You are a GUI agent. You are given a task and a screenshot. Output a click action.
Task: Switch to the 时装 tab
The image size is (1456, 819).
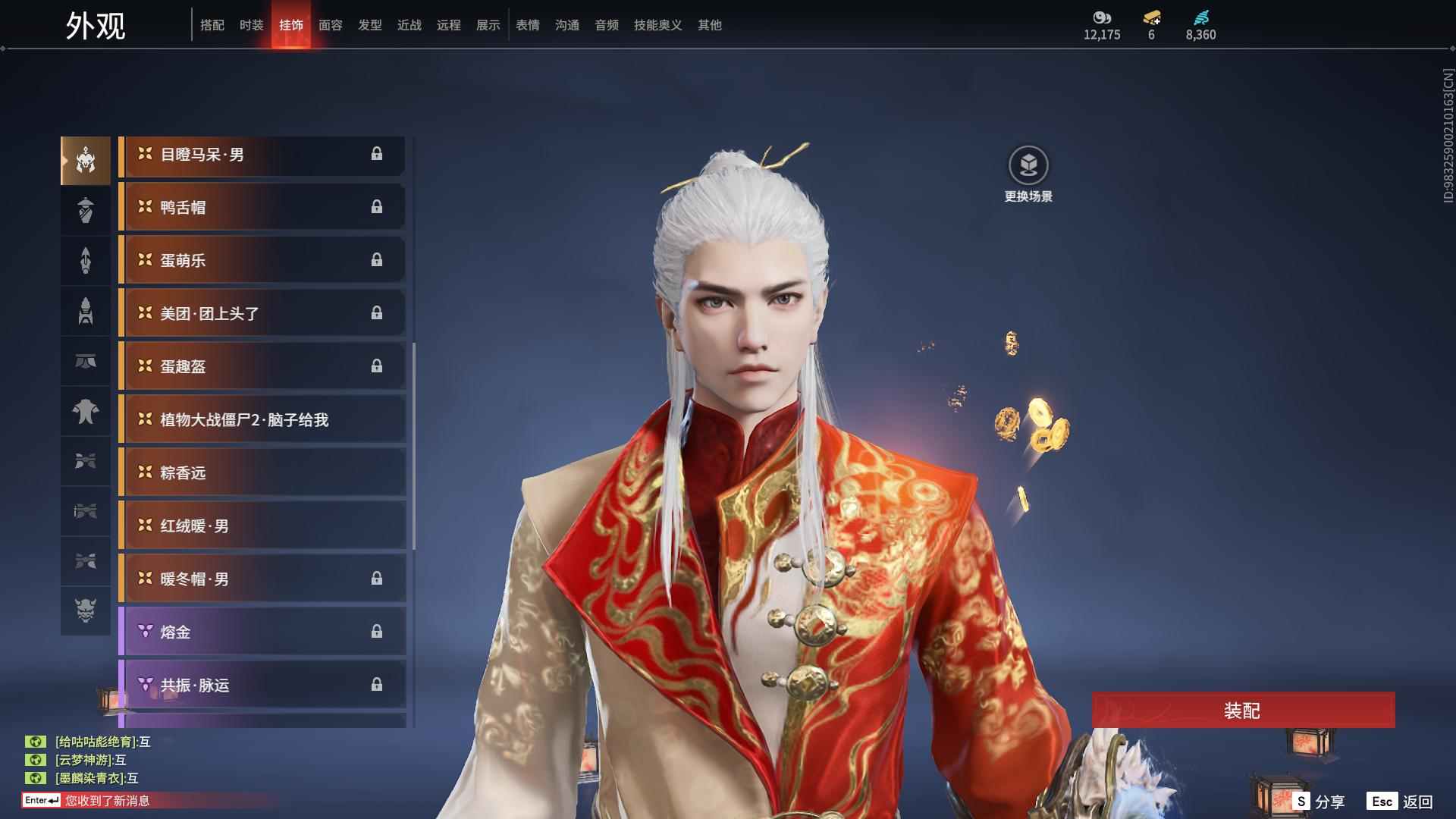(251, 25)
